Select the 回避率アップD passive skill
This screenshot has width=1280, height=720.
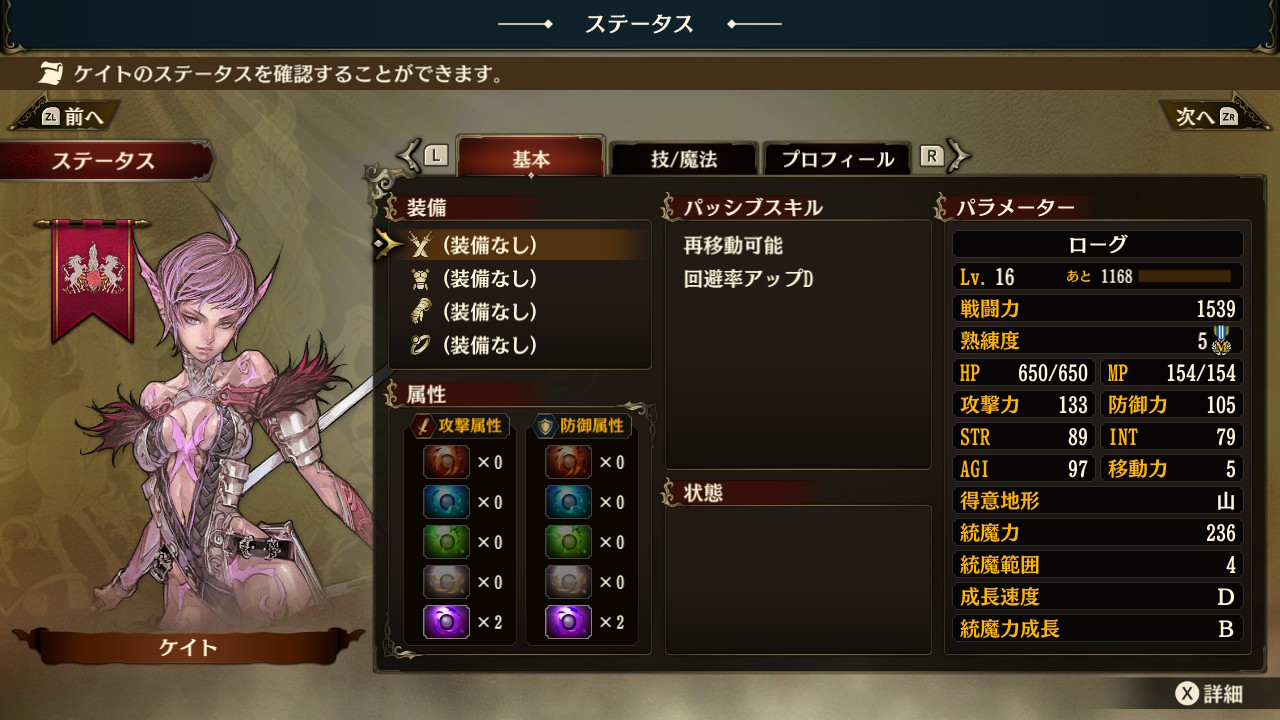pyautogui.click(x=748, y=279)
